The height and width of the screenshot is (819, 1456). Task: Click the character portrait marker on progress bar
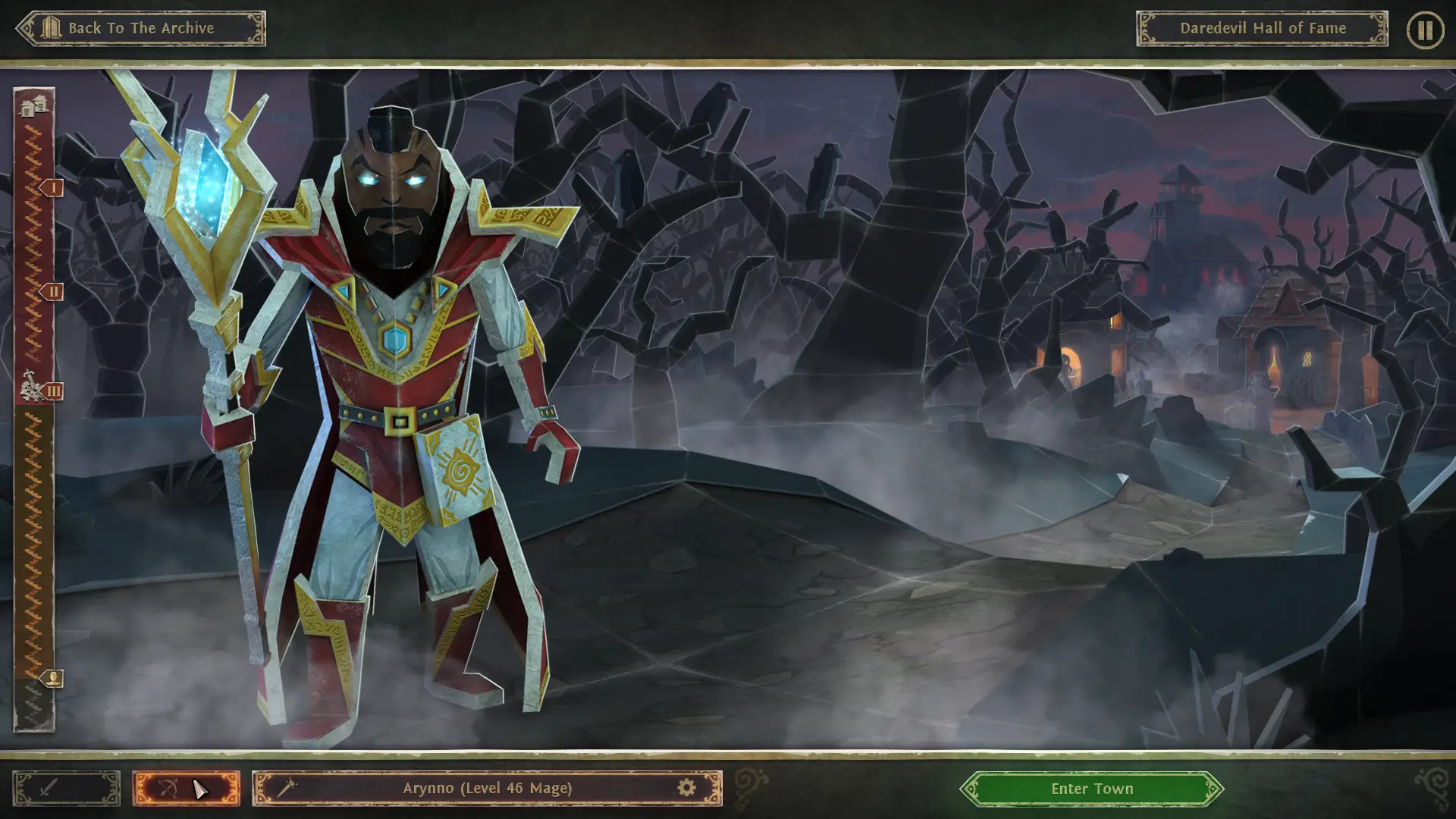click(52, 678)
